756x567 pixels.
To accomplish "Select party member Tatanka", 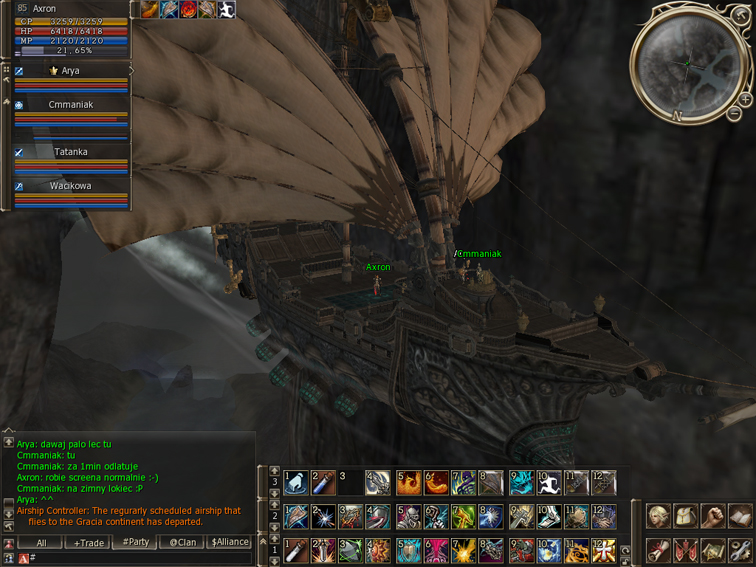I will [x=70, y=152].
